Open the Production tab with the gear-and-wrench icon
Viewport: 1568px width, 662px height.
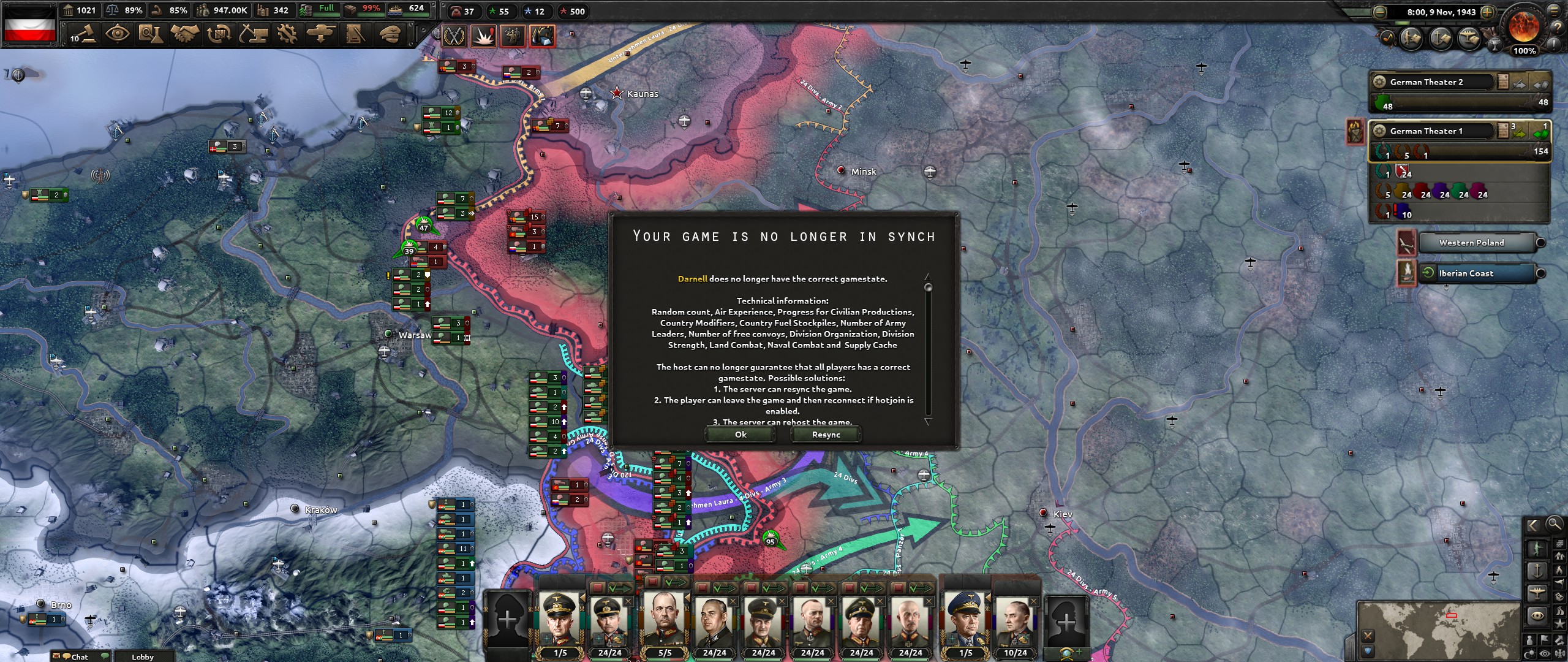286,35
